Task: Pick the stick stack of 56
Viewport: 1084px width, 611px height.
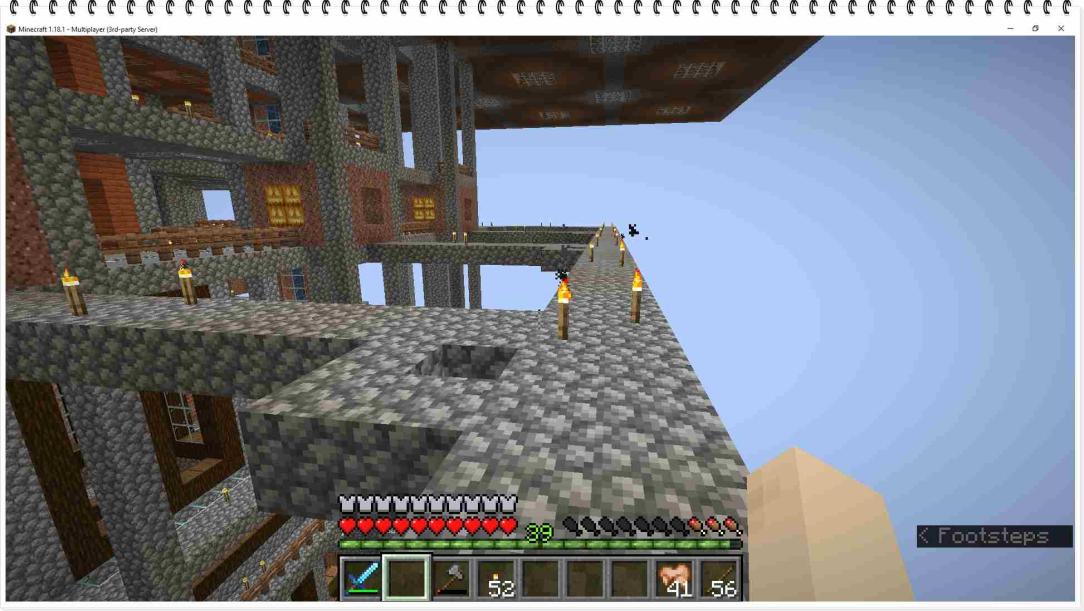Action: [x=720, y=579]
